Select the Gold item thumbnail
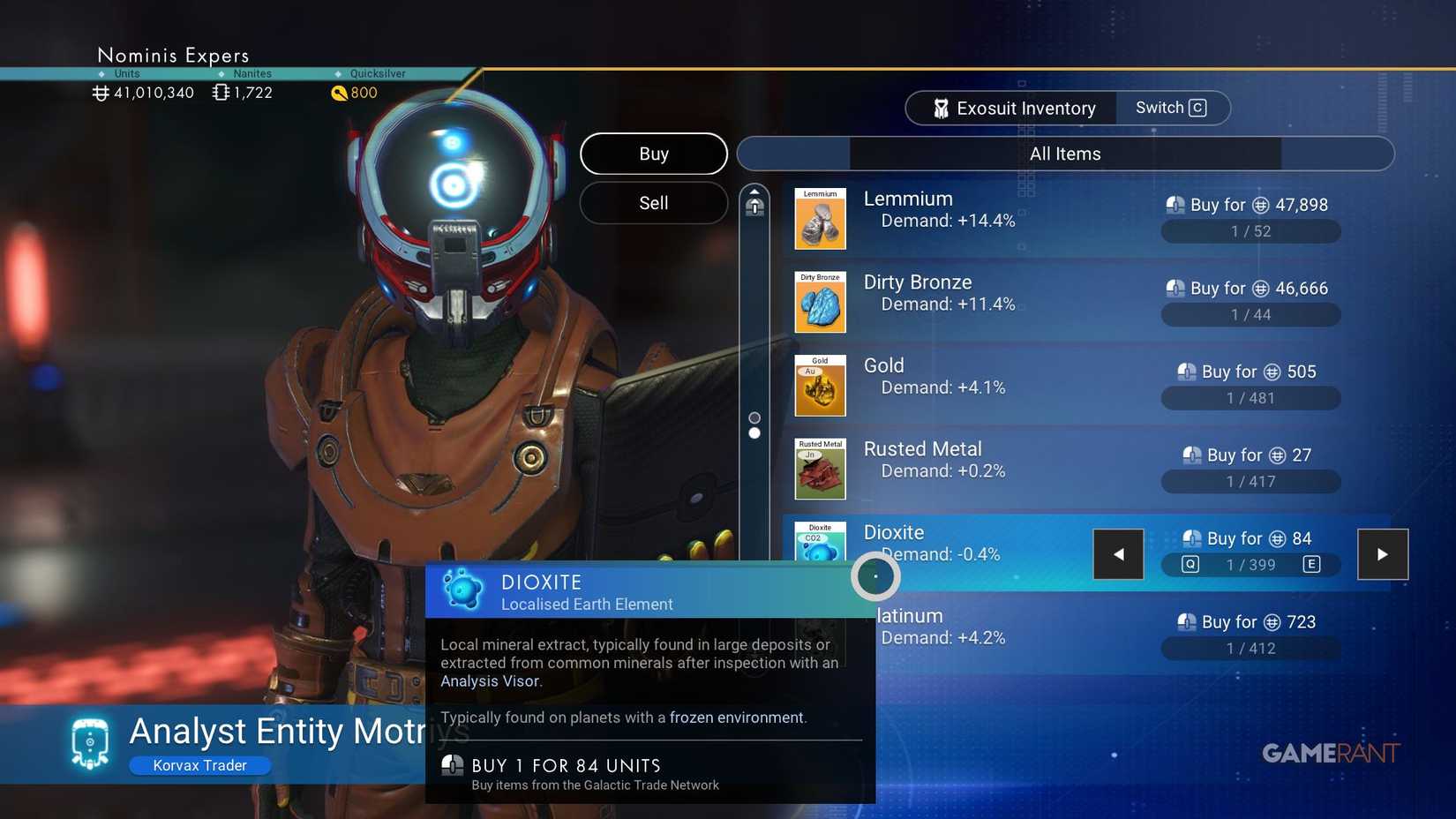Viewport: 1456px width, 819px height. pos(819,386)
